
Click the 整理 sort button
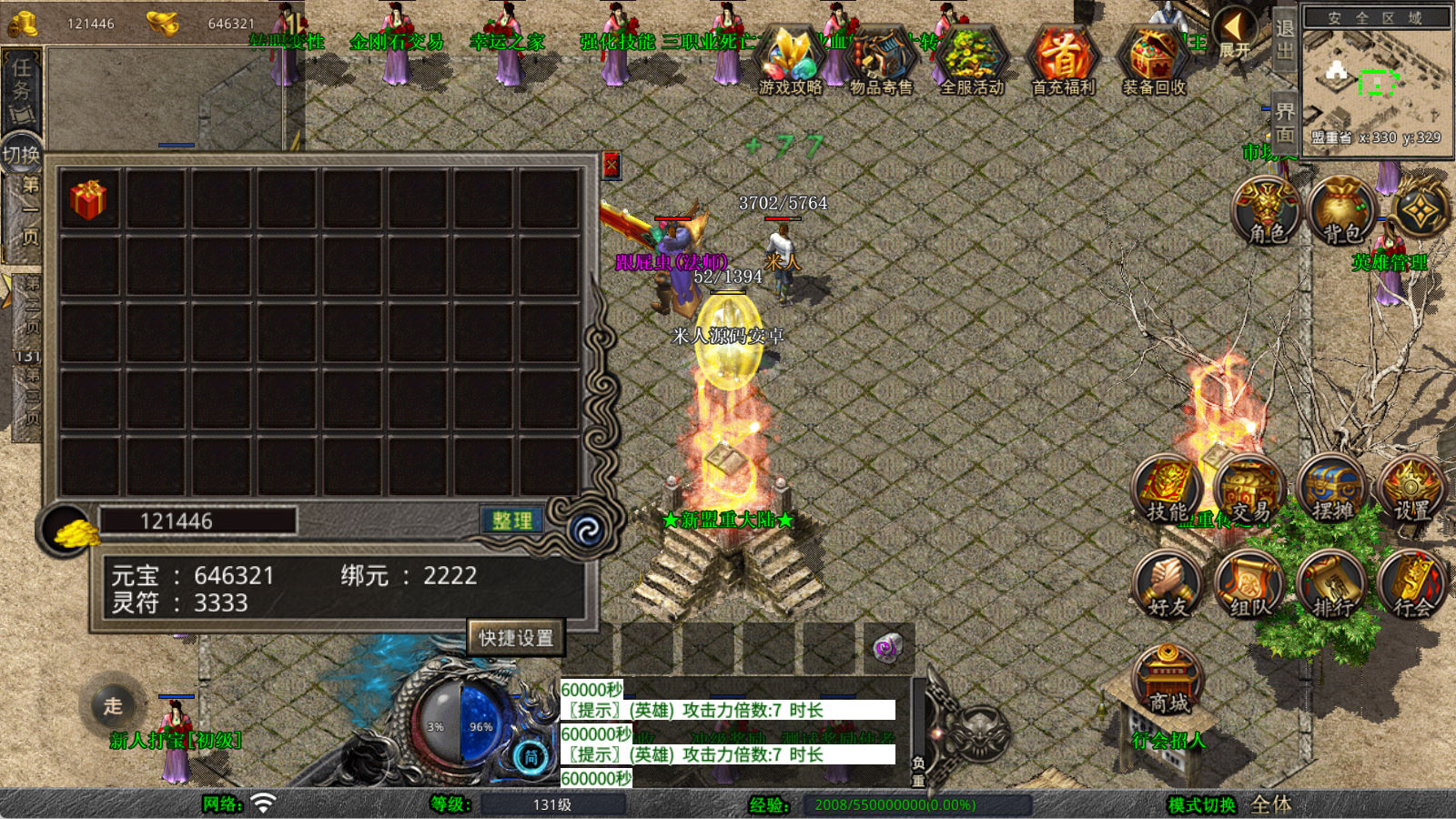[x=511, y=521]
